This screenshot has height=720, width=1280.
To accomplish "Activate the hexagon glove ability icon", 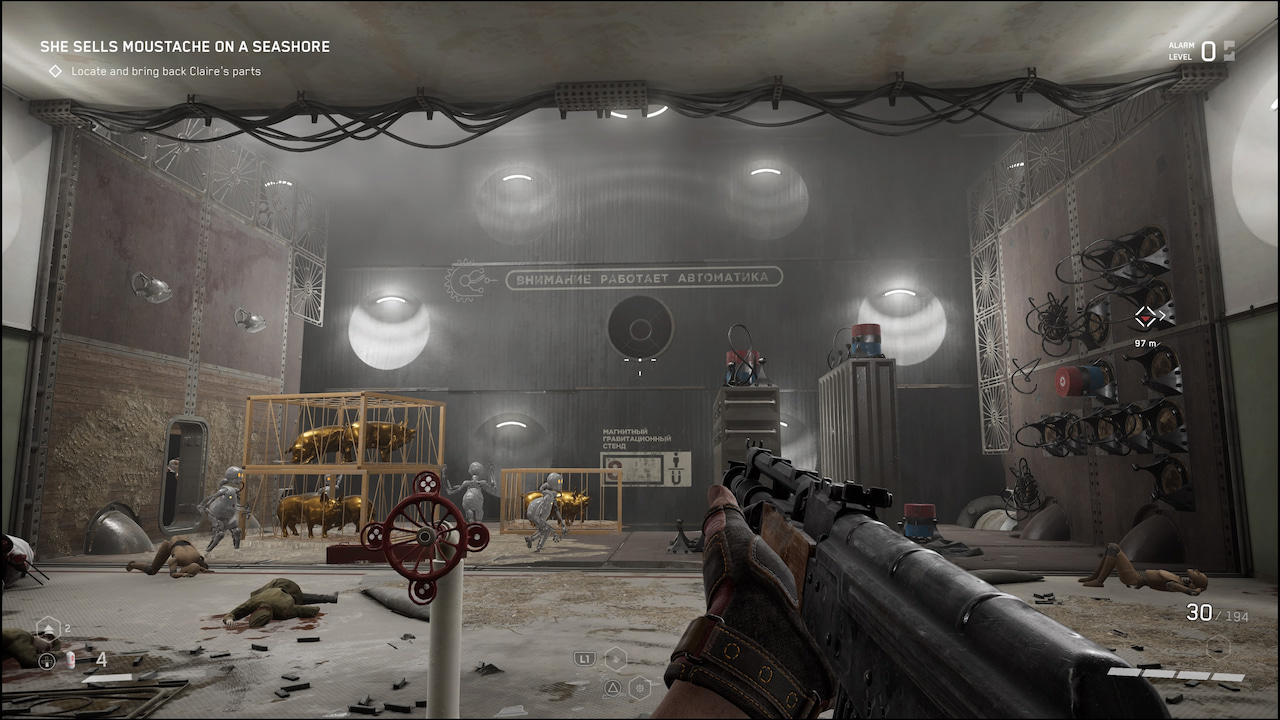I will [x=616, y=657].
